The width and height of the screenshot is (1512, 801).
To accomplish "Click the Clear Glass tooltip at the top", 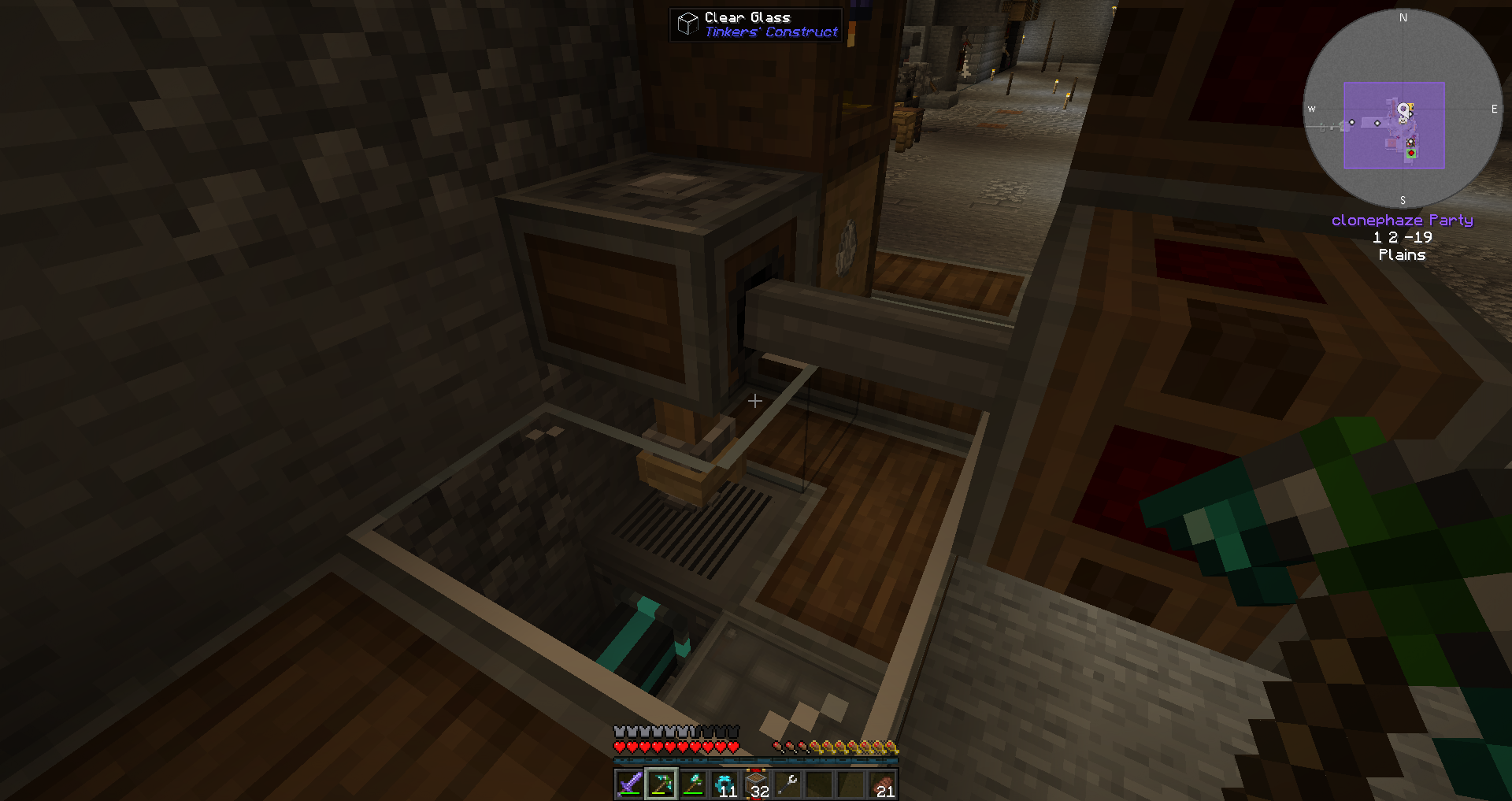I will point(754,24).
